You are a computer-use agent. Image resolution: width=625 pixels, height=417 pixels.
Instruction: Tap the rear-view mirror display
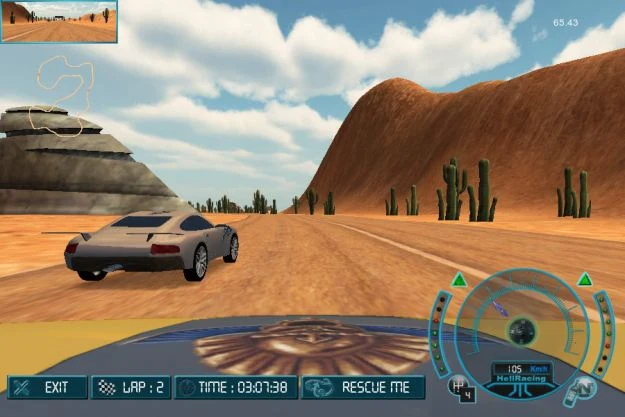click(x=59, y=21)
